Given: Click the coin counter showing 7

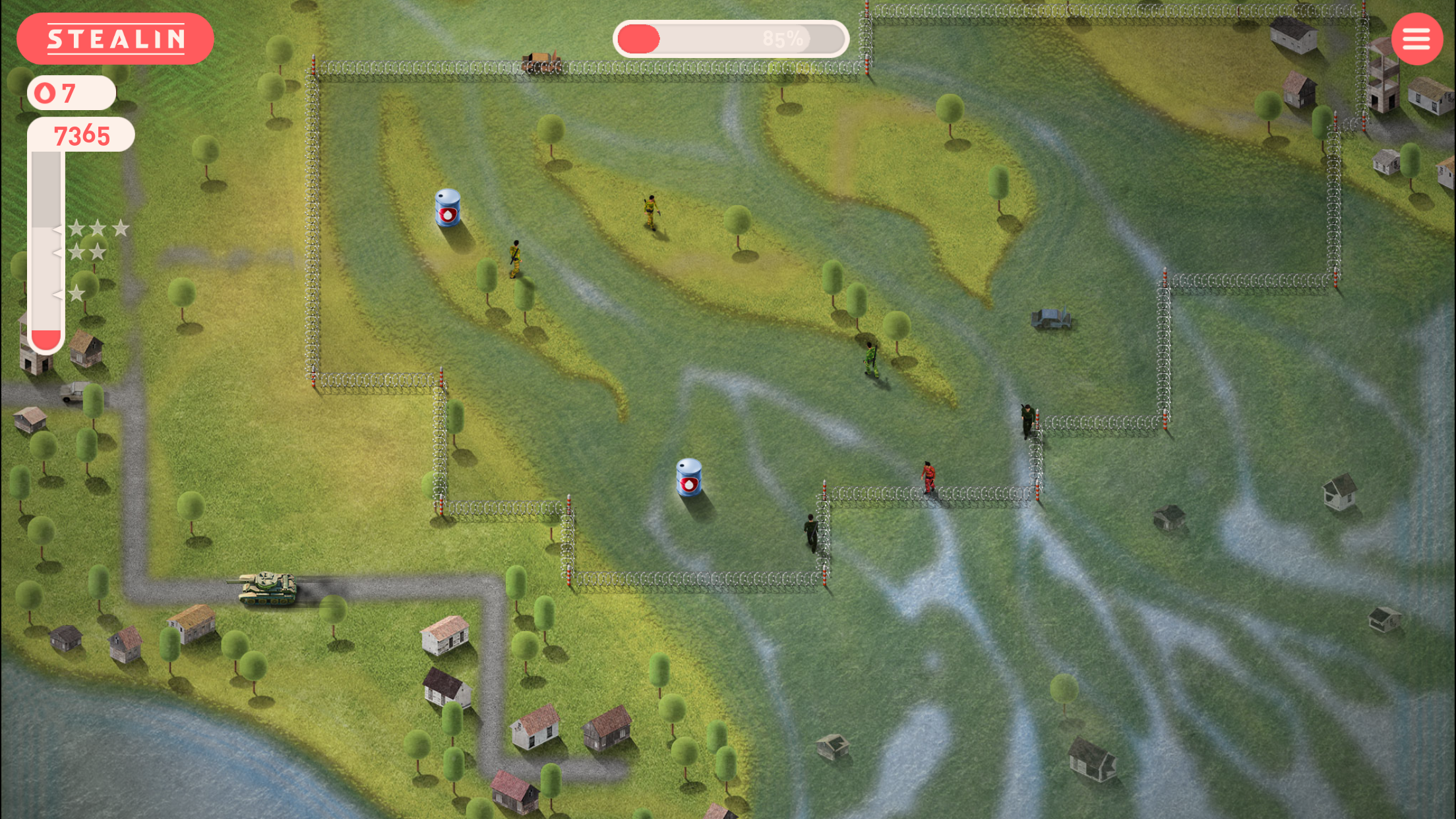Looking at the screenshot, I should click(69, 92).
